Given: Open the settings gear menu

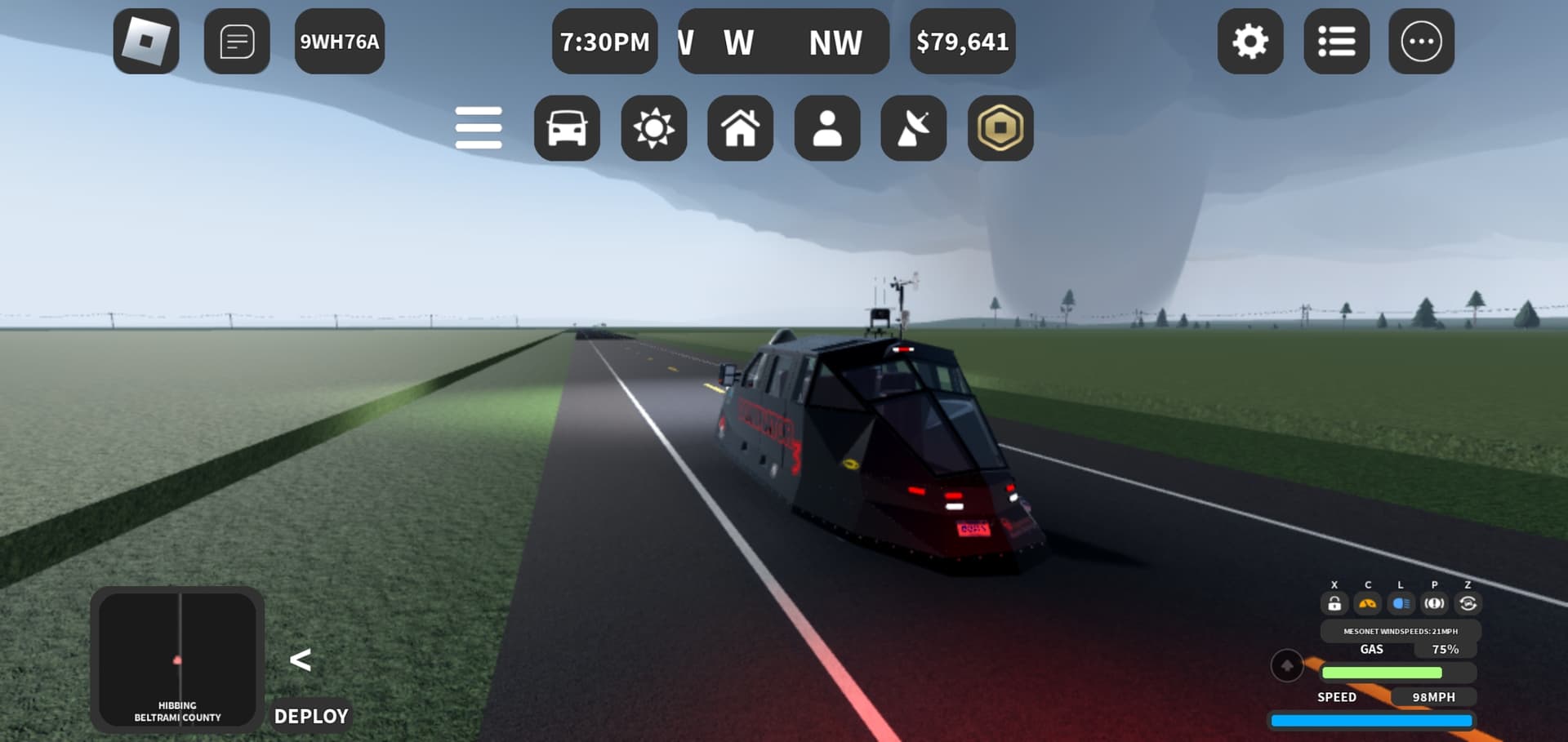Looking at the screenshot, I should (x=1250, y=42).
